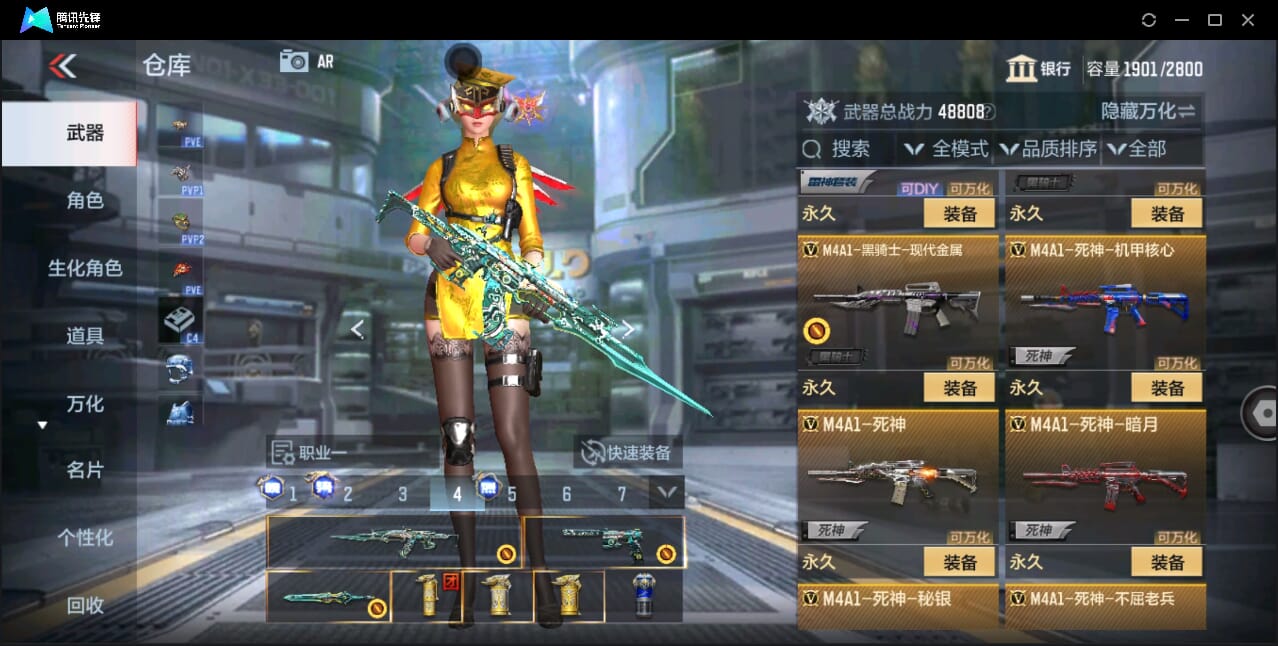1278x646 pixels.
Task: Switch to loadout slot 7
Action: (x=621, y=494)
